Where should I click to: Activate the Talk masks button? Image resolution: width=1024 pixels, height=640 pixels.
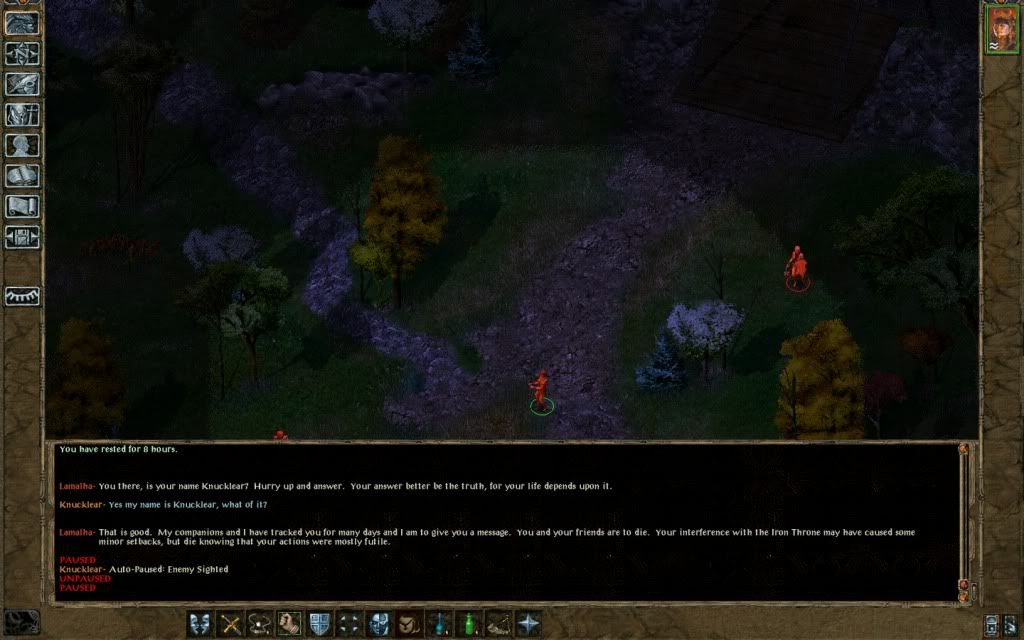(x=201, y=622)
